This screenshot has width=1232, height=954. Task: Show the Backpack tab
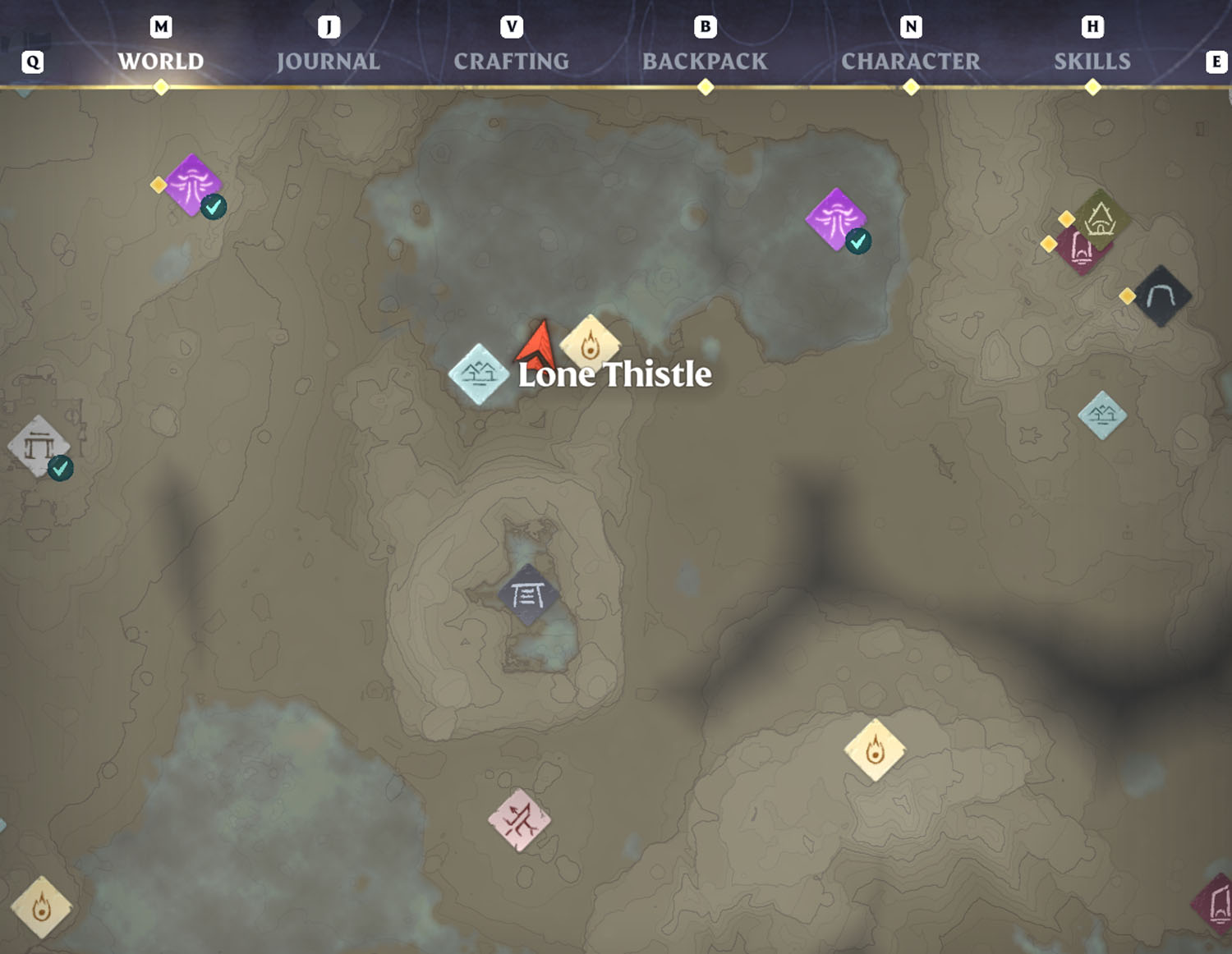[x=705, y=62]
